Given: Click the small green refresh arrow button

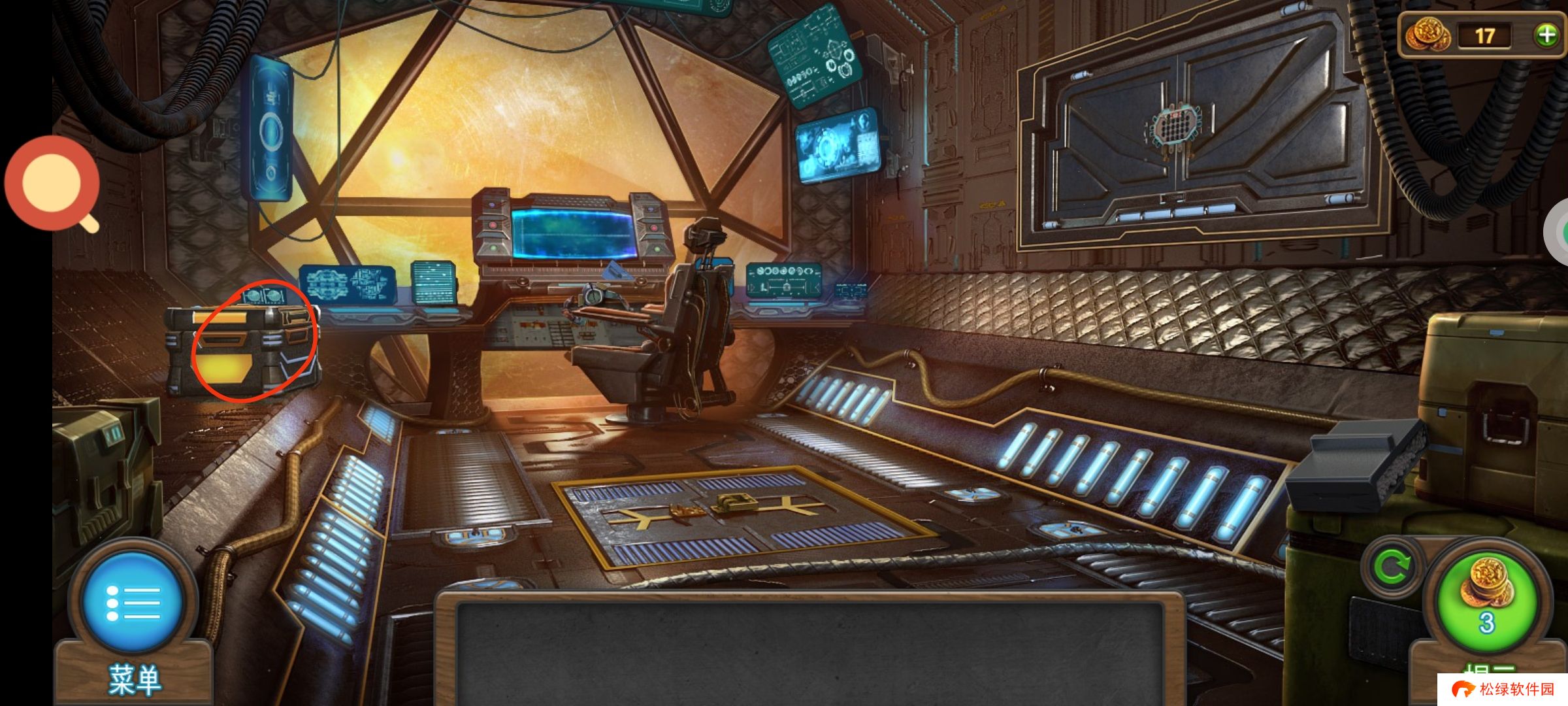Looking at the screenshot, I should pos(1391,567).
